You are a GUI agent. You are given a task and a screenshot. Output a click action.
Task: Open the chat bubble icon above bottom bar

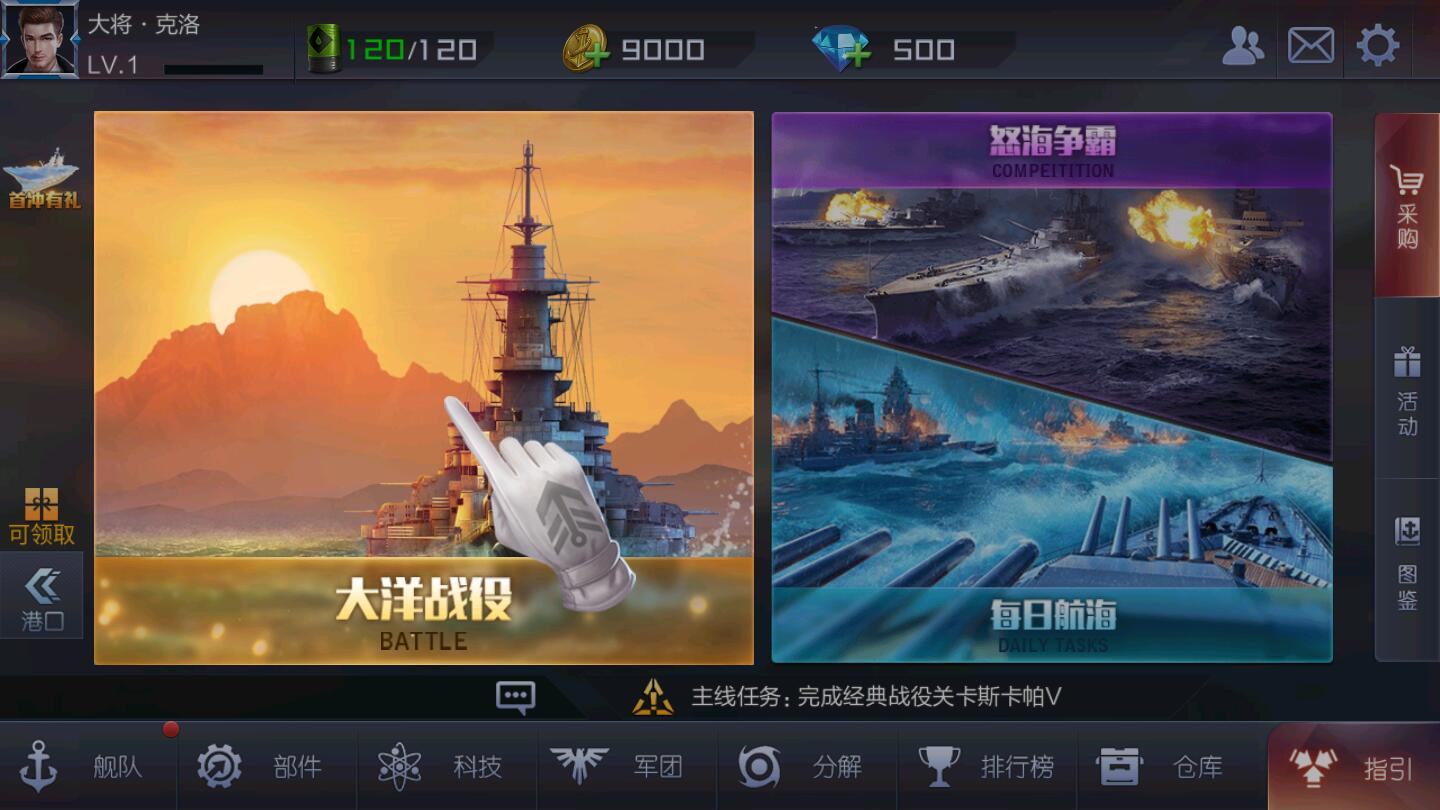click(x=516, y=697)
